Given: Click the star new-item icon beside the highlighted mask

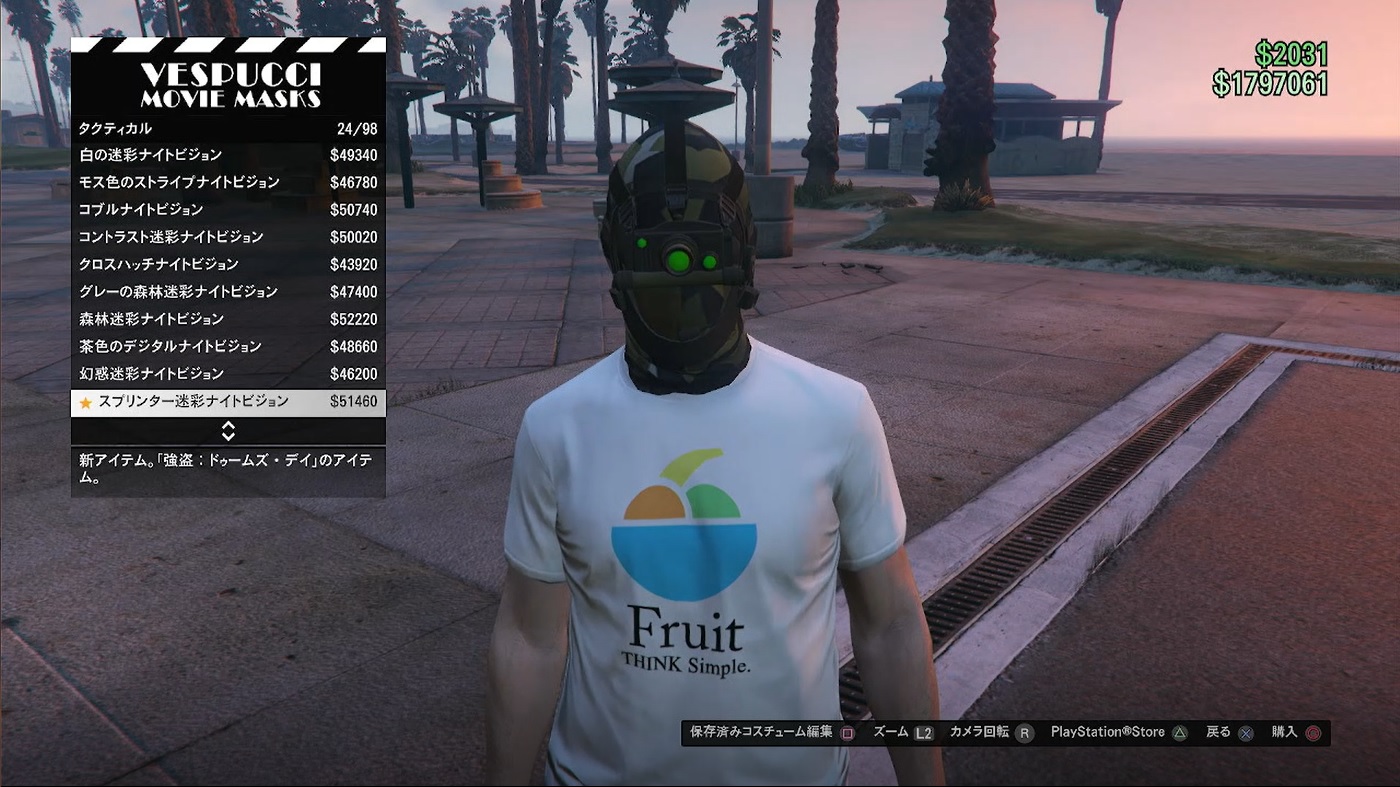Looking at the screenshot, I should (x=84, y=401).
